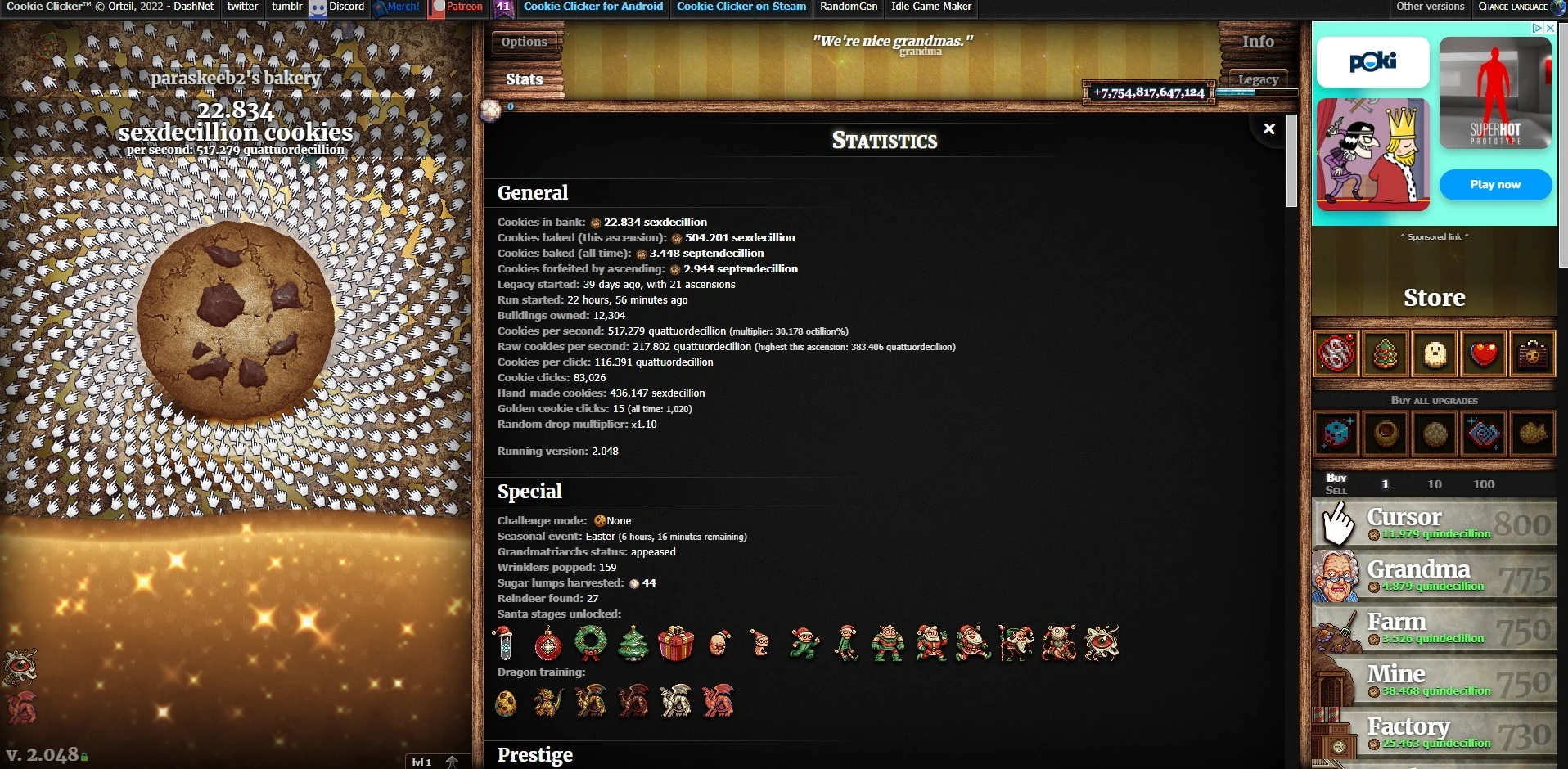Open the Other versions dropdown
1568x769 pixels.
[x=1431, y=7]
